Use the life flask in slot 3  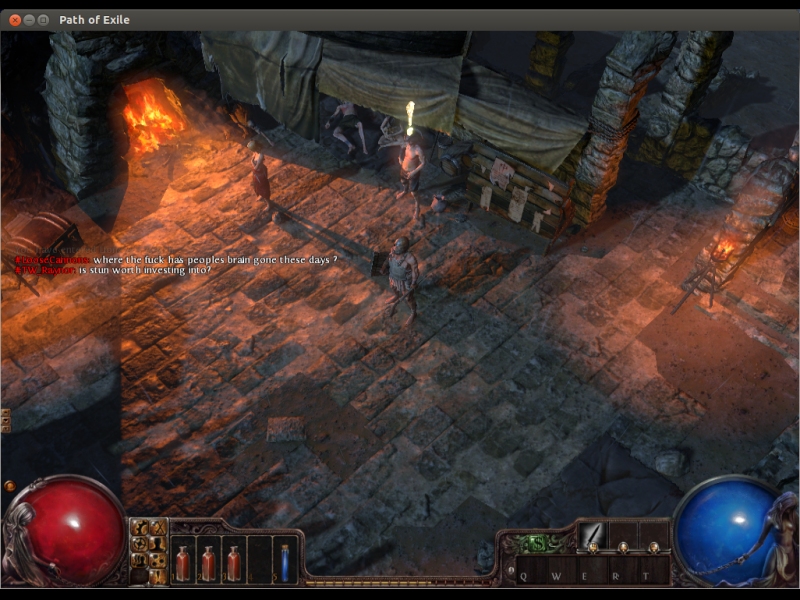[233, 562]
